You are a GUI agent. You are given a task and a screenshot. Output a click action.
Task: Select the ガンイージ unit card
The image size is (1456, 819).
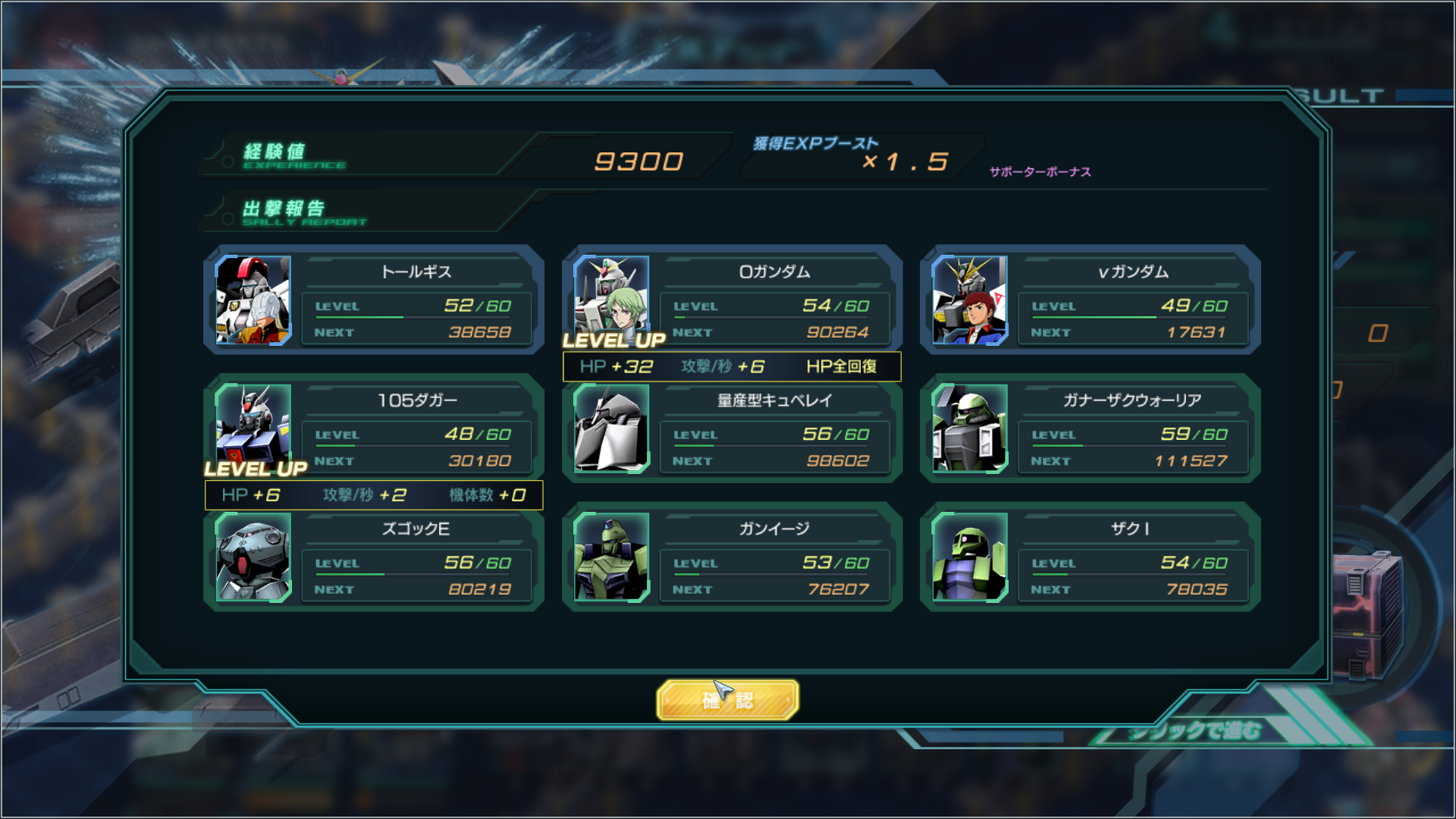point(732,557)
